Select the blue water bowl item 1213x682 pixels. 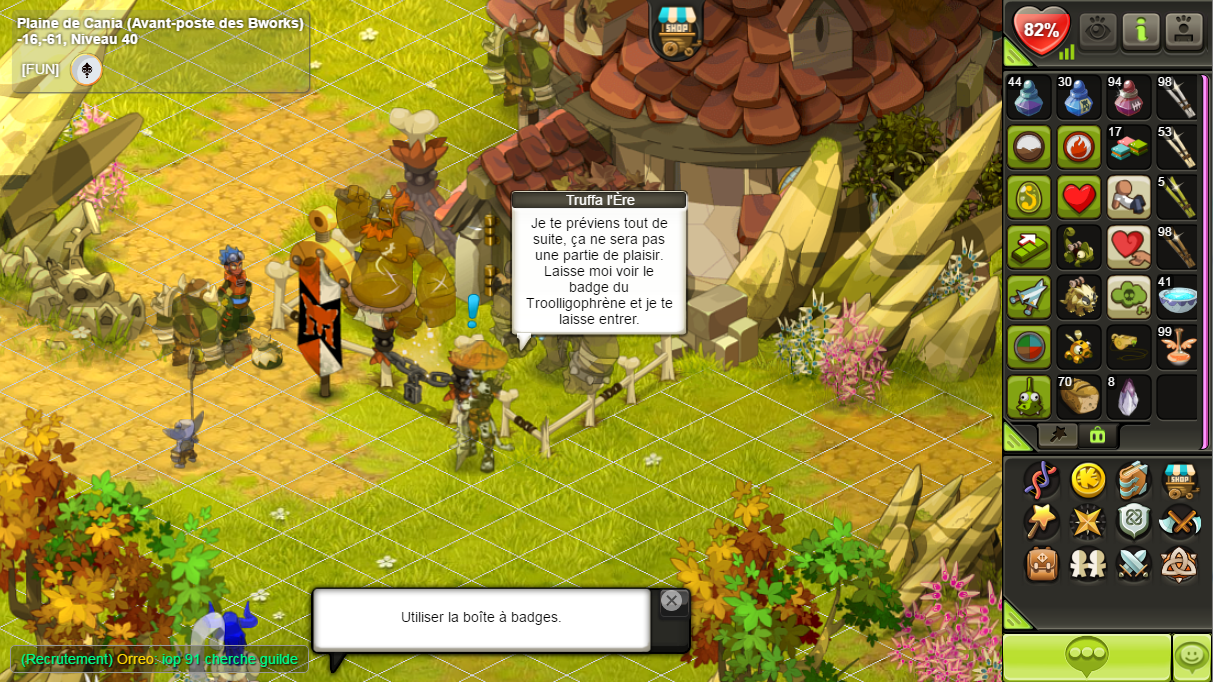[x=1178, y=297]
